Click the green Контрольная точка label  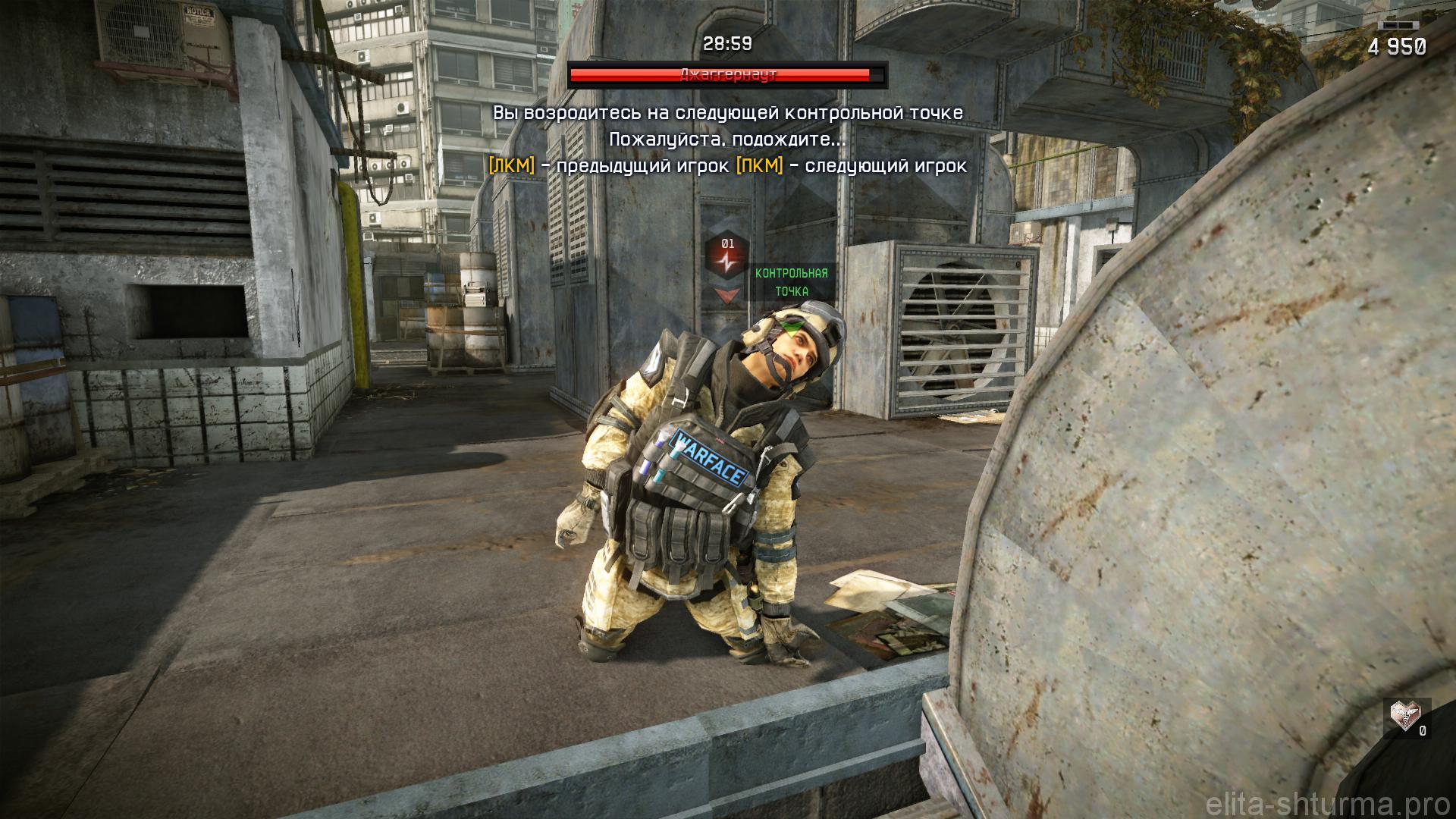(x=791, y=282)
